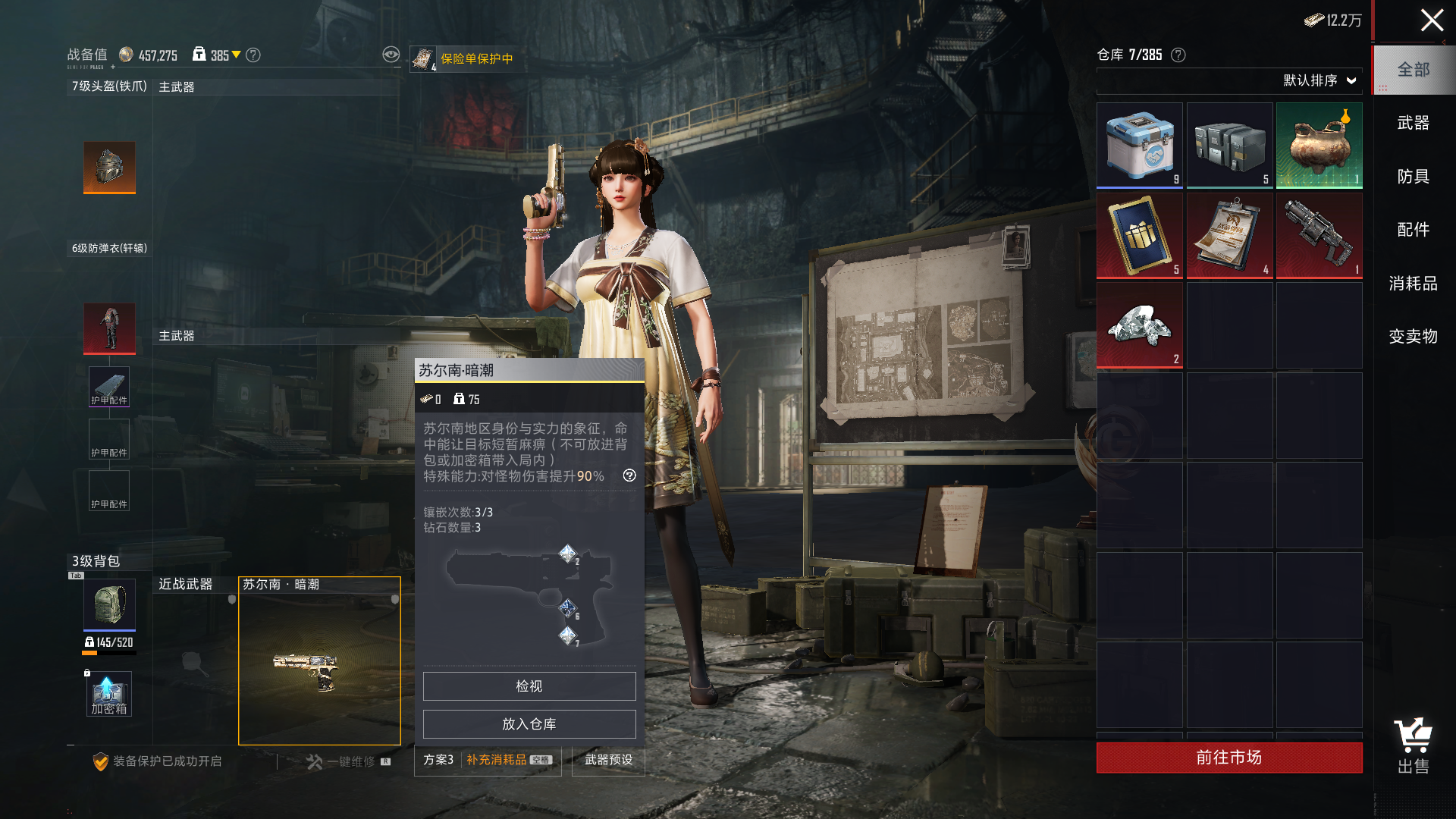Open the 防具 category tab
The width and height of the screenshot is (1456, 819).
(1413, 177)
